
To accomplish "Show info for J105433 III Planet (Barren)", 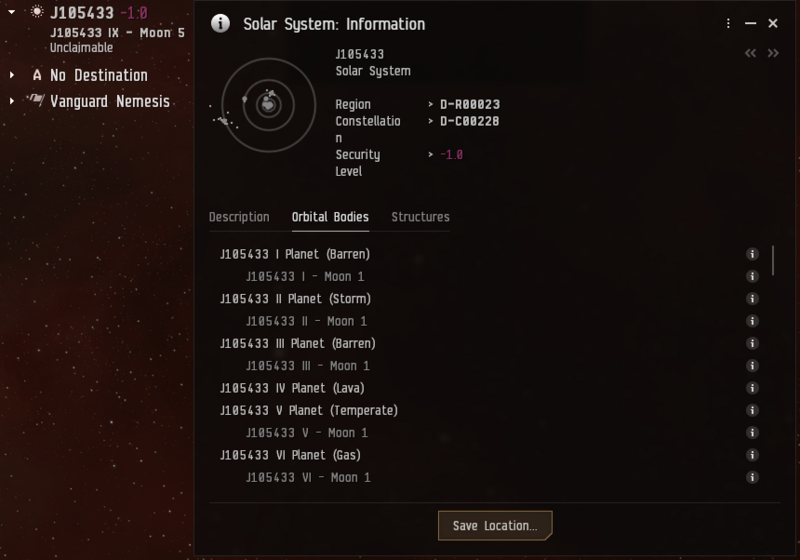I will click(x=752, y=343).
